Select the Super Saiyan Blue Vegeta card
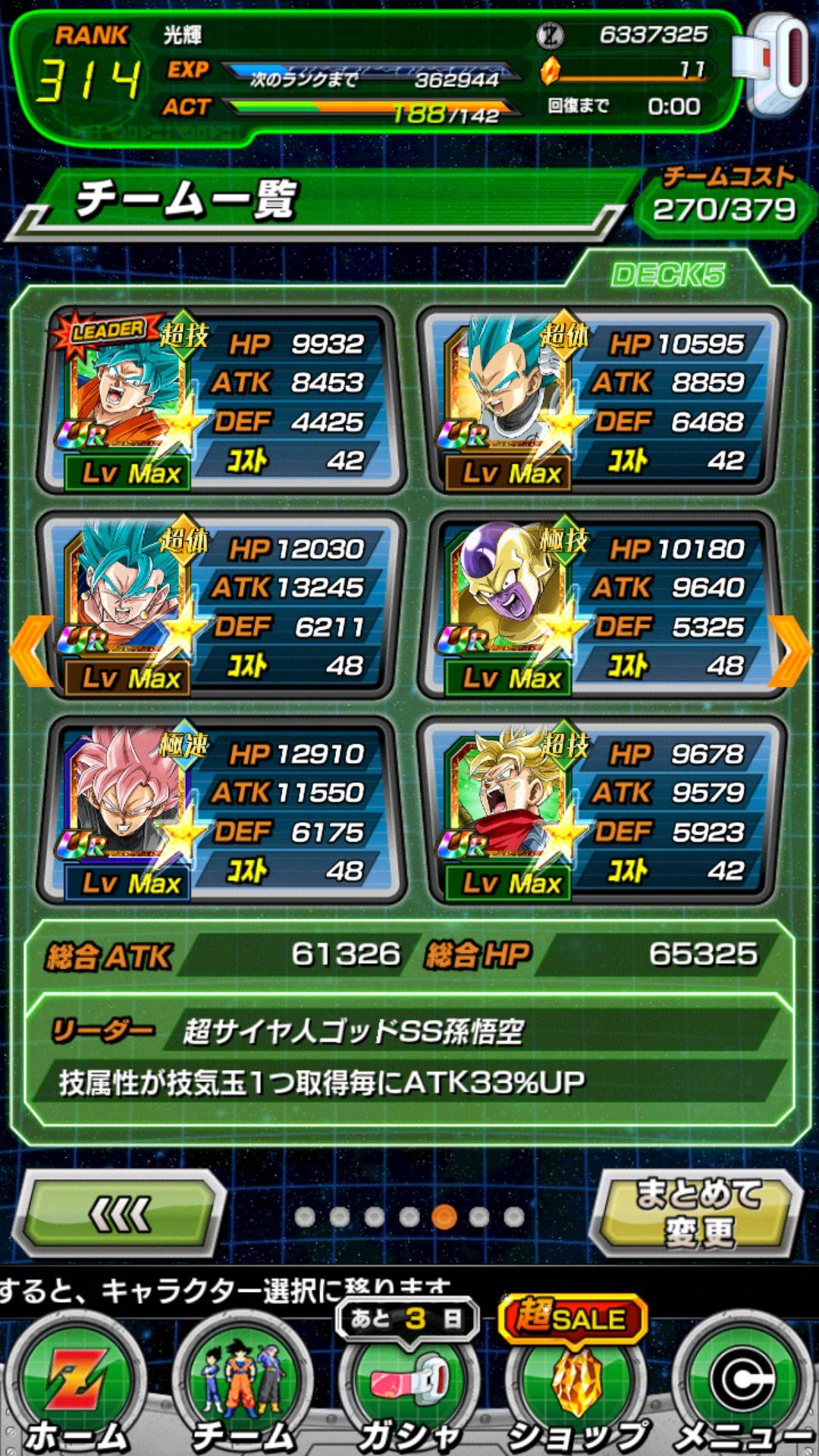The width and height of the screenshot is (819, 1456). (601, 400)
